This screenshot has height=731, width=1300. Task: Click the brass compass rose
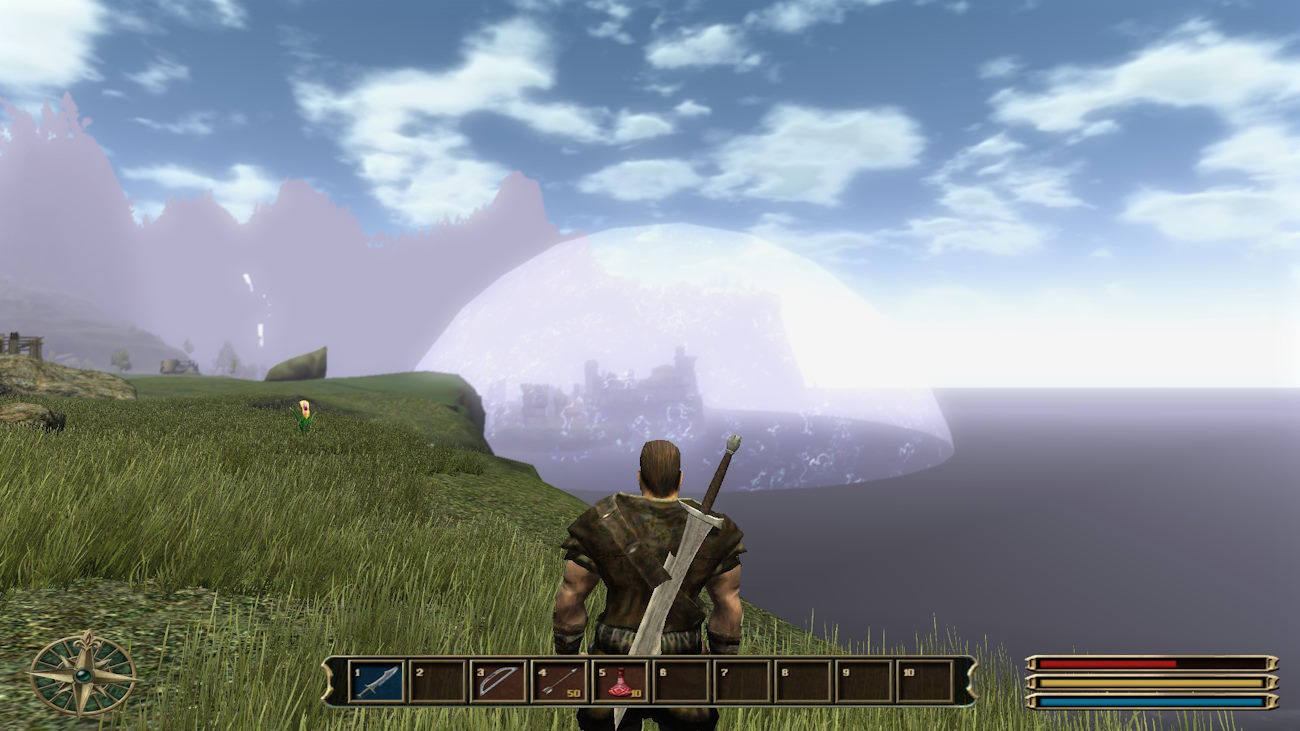83,676
